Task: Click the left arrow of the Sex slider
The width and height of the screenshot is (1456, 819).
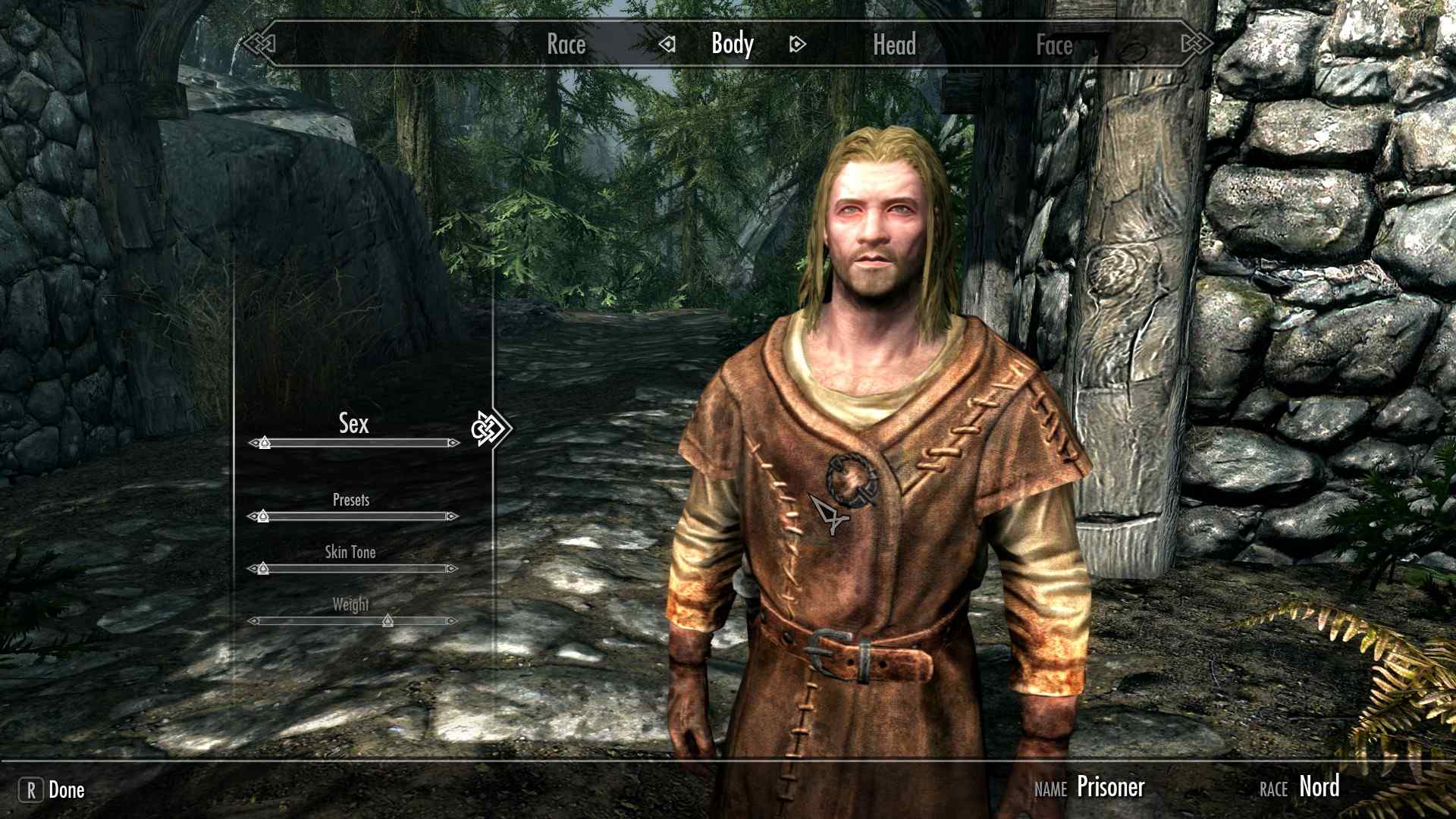Action: coord(253,442)
